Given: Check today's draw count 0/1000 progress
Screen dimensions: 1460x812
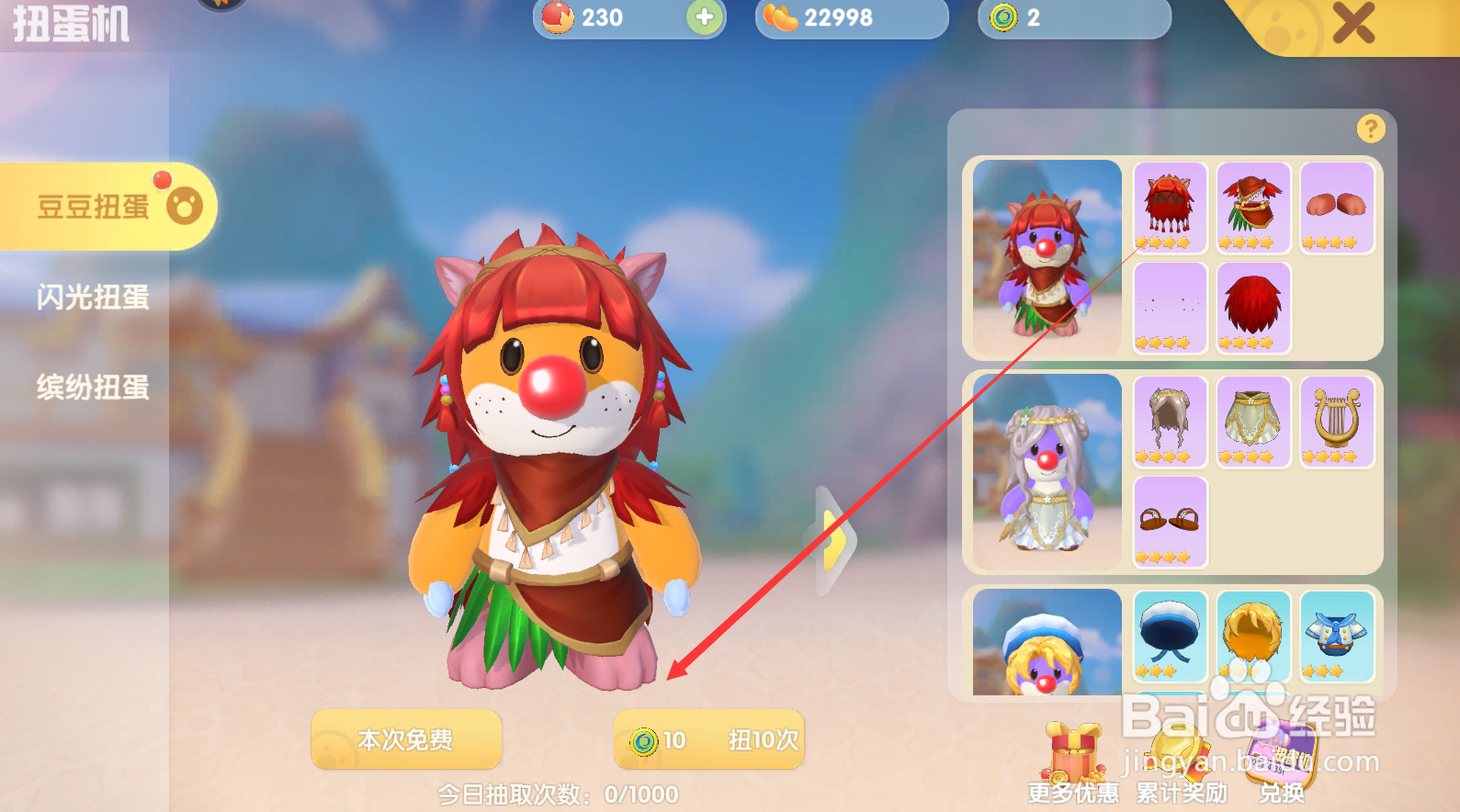Looking at the screenshot, I should point(558,794).
